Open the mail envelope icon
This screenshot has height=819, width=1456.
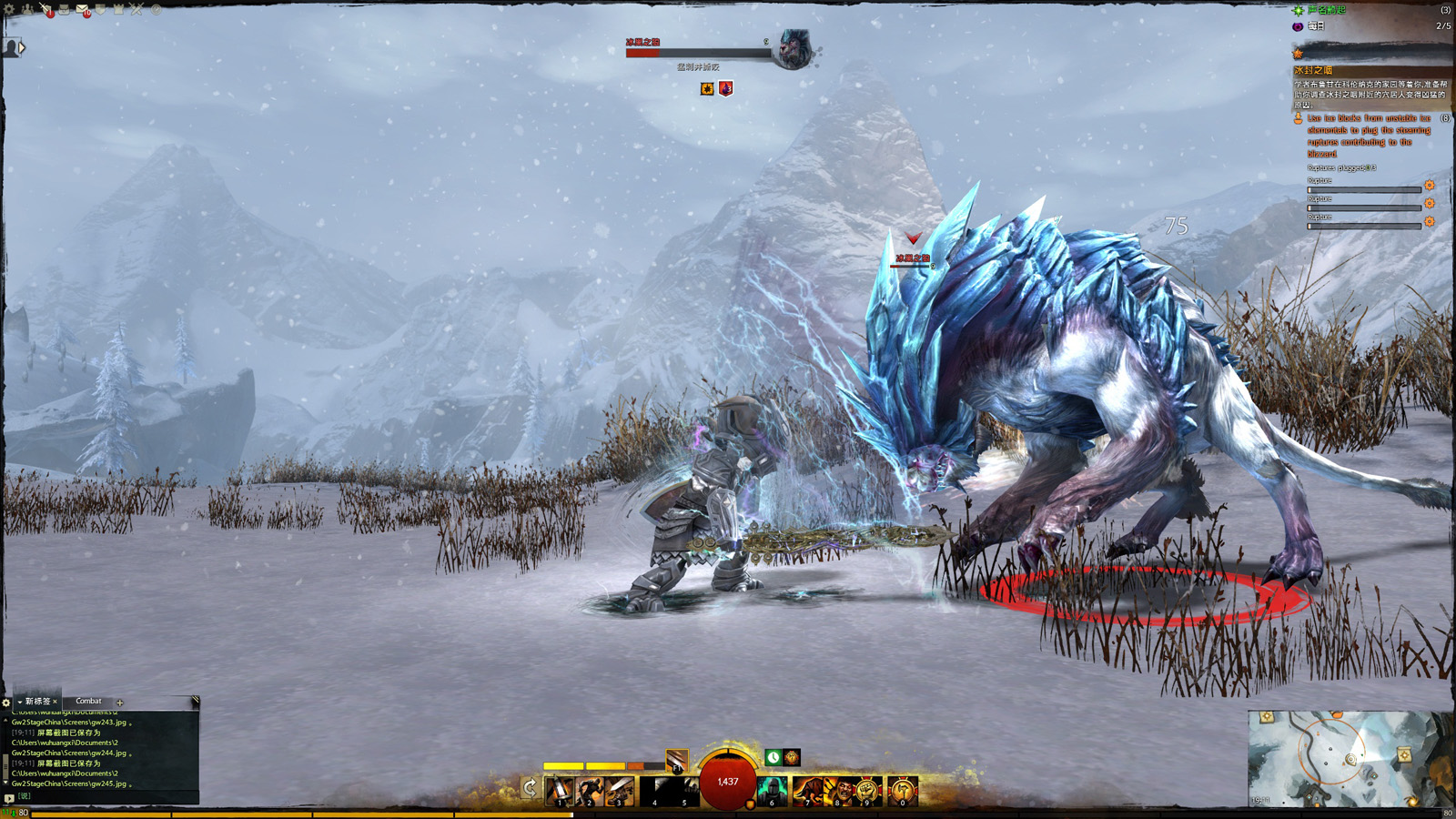pyautogui.click(x=82, y=10)
